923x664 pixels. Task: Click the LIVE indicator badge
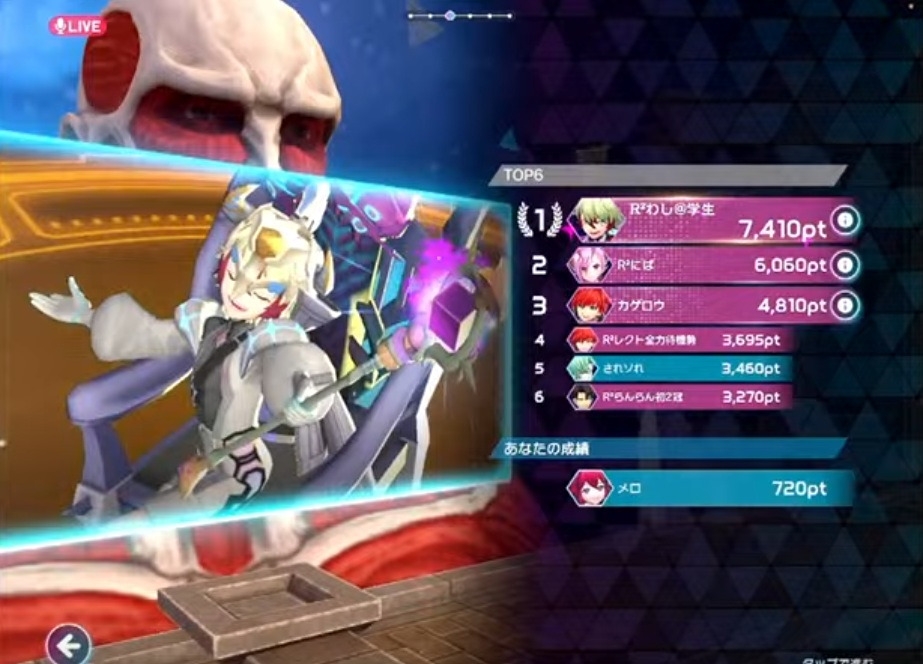click(77, 26)
